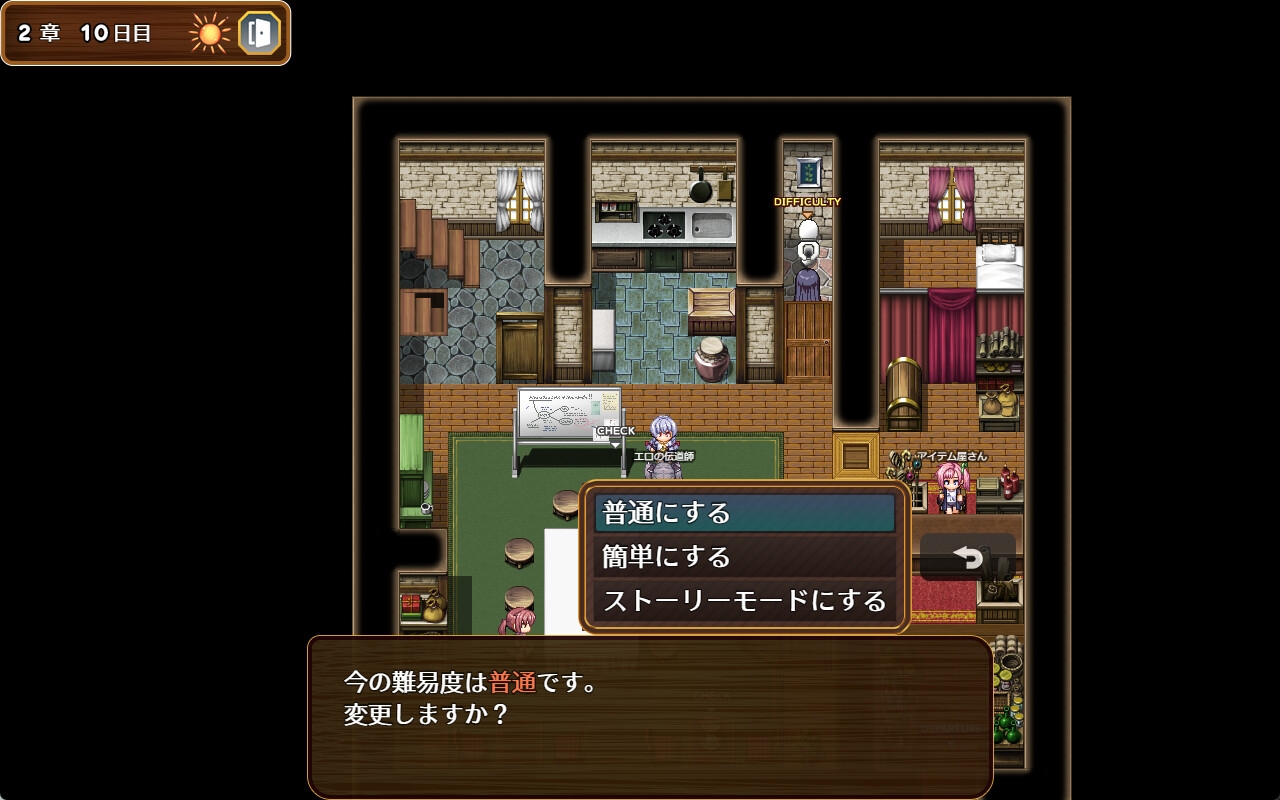Select 簡単にする to switch to easy
1280x800 pixels.
pos(744,556)
